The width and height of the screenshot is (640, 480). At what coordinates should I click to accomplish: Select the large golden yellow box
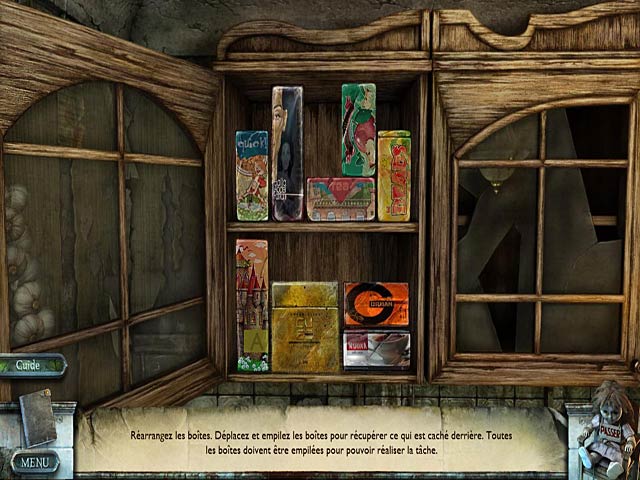pos(304,326)
